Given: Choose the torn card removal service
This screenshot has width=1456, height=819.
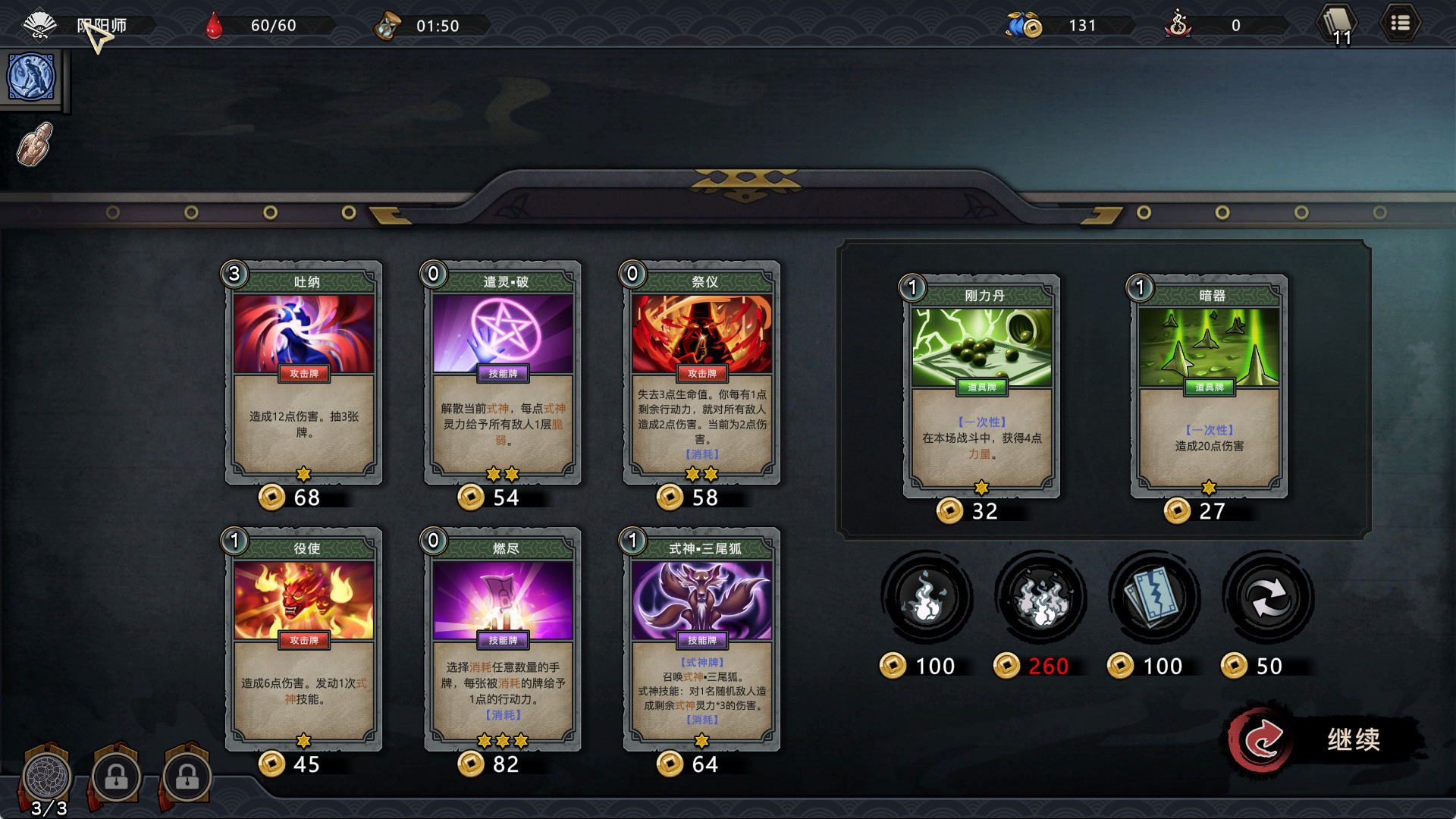Looking at the screenshot, I should 1153,598.
